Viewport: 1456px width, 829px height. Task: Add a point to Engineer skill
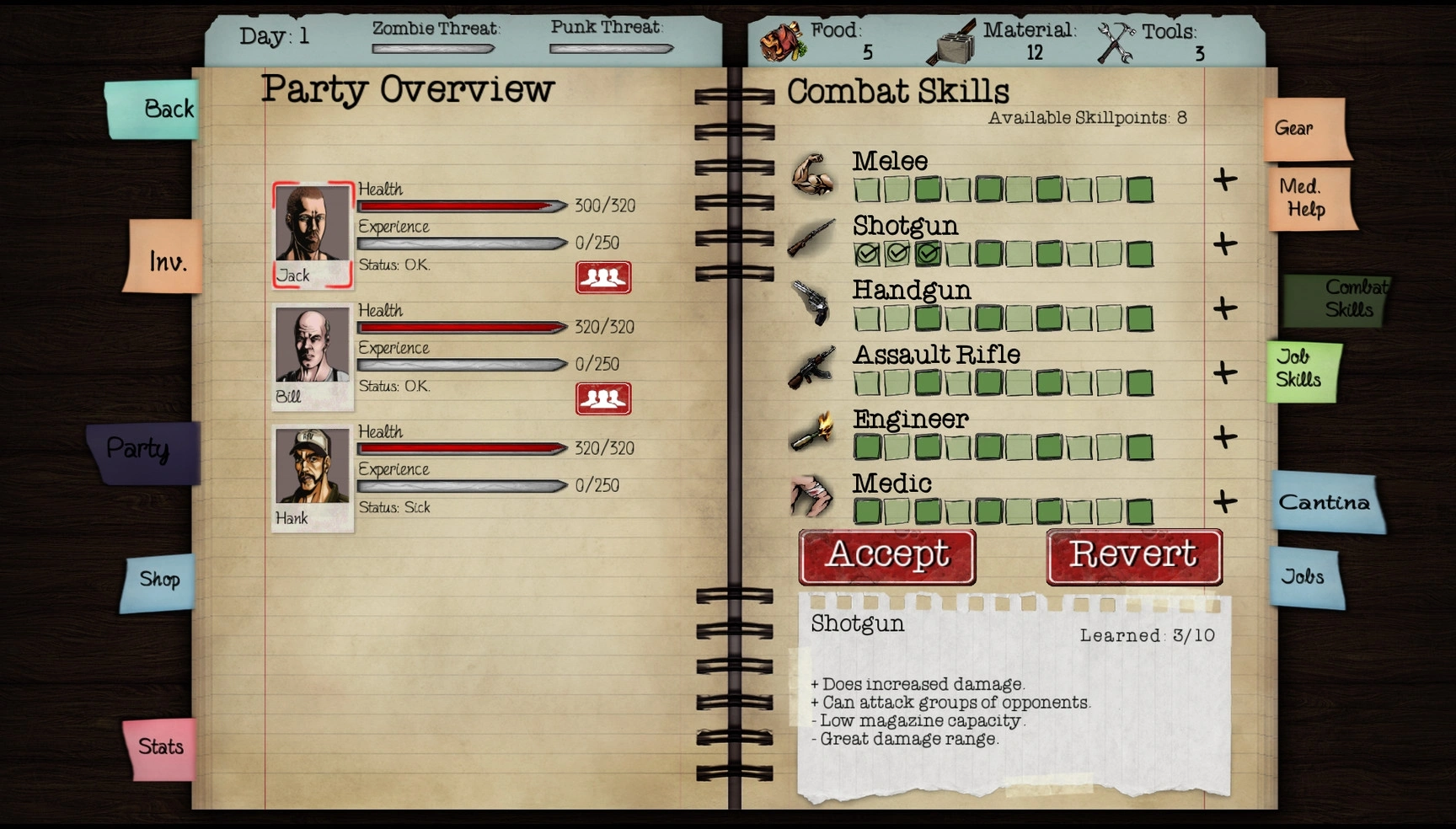(1224, 437)
